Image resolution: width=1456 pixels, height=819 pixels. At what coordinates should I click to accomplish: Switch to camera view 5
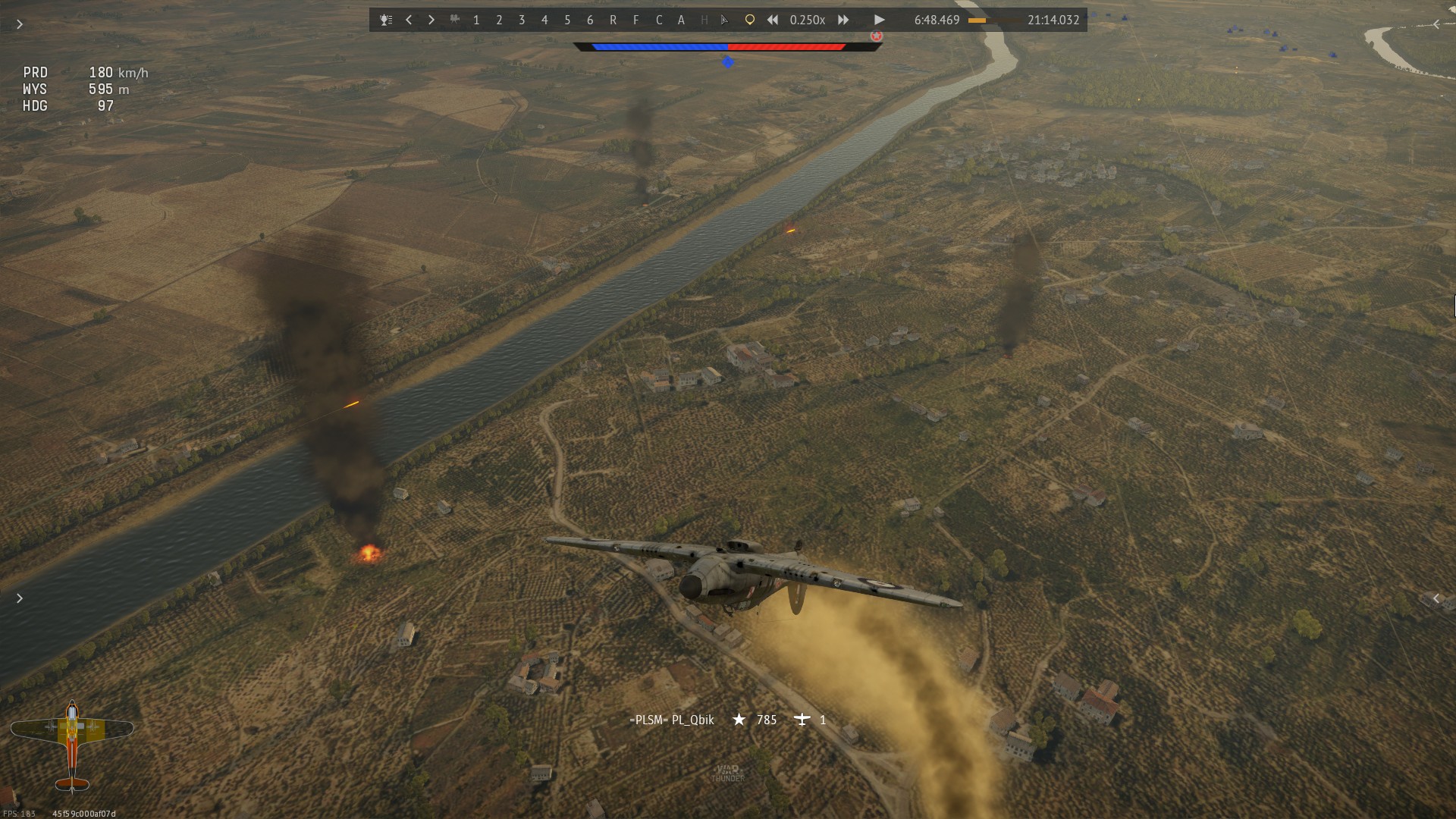(567, 20)
